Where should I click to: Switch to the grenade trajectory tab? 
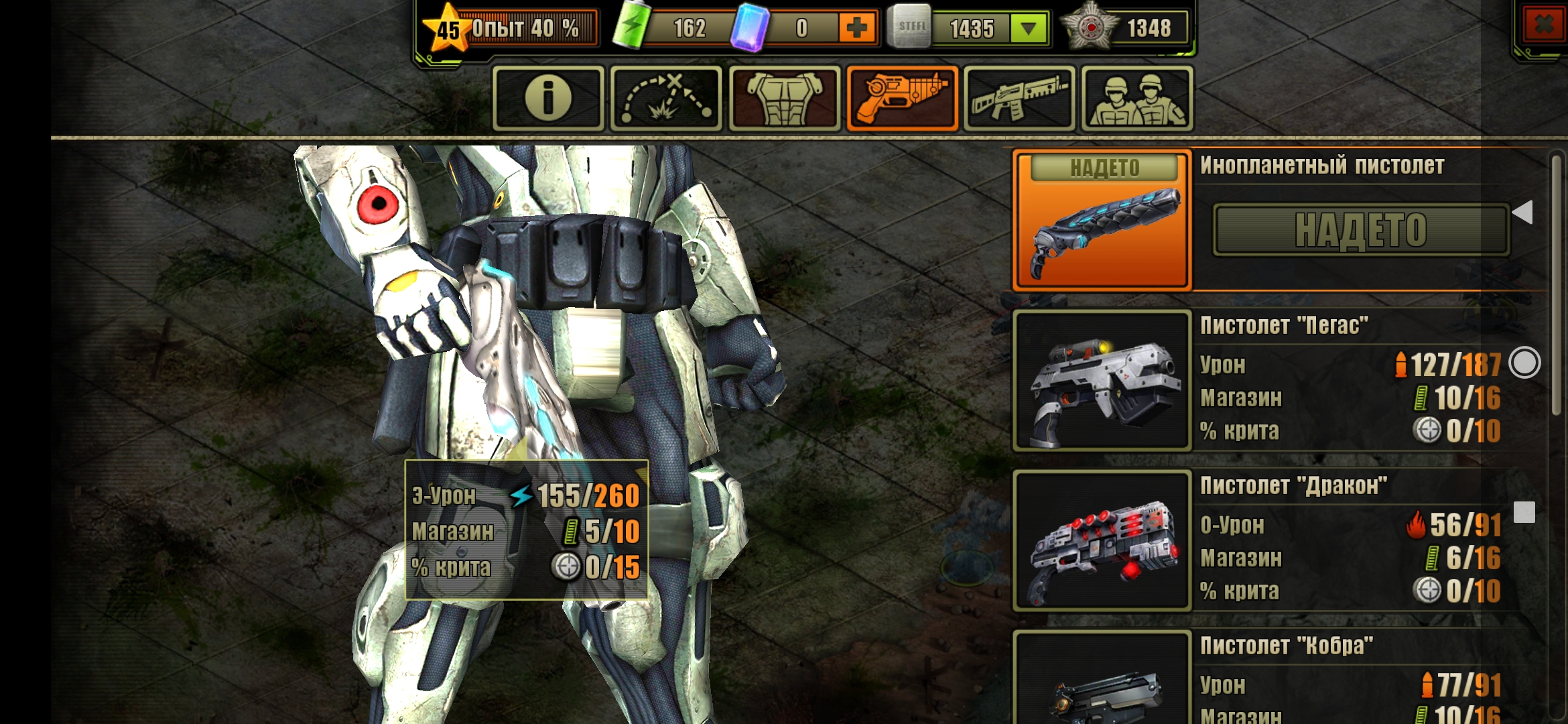pos(666,99)
